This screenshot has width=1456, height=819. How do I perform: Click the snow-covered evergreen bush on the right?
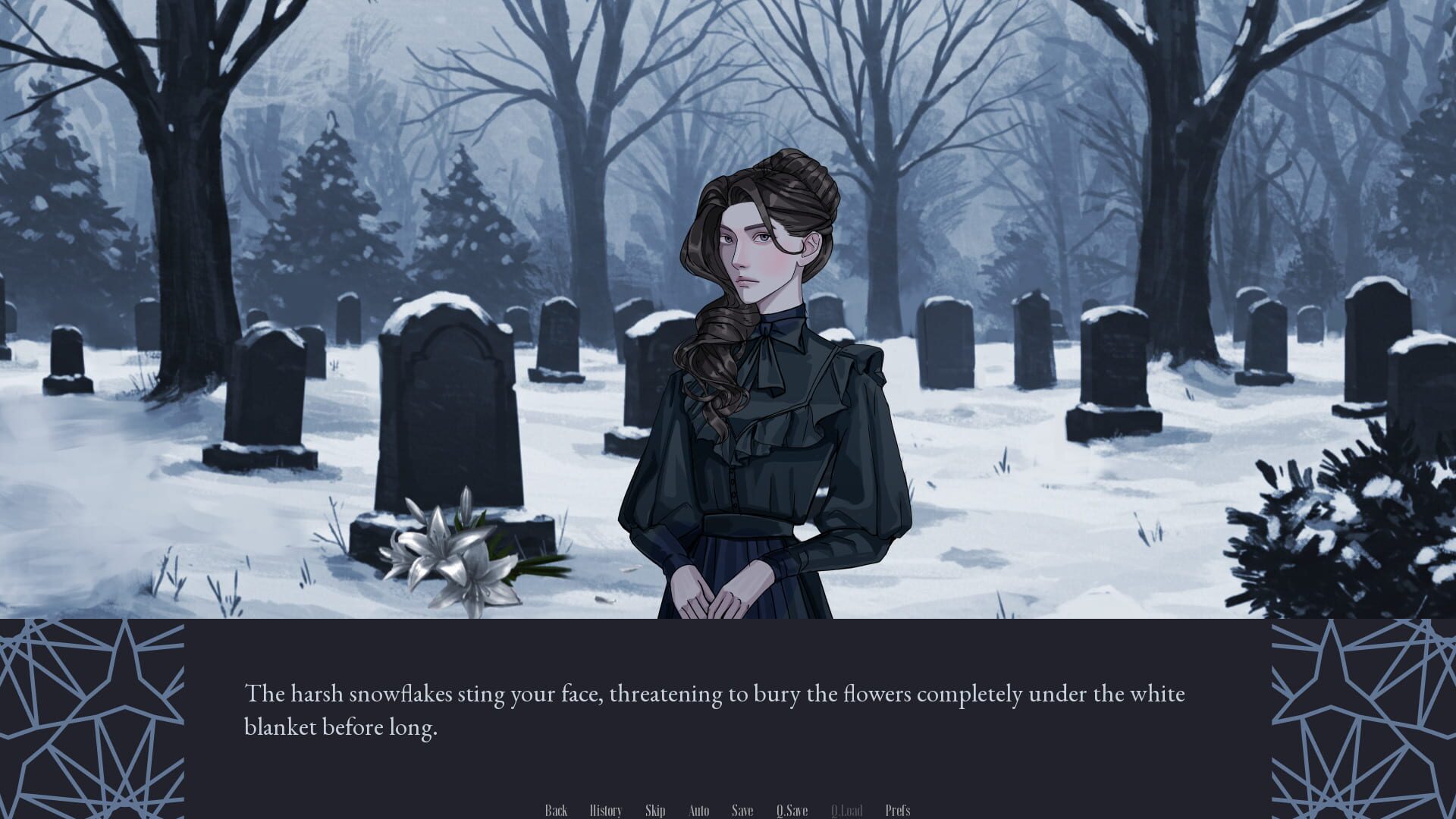(1357, 531)
